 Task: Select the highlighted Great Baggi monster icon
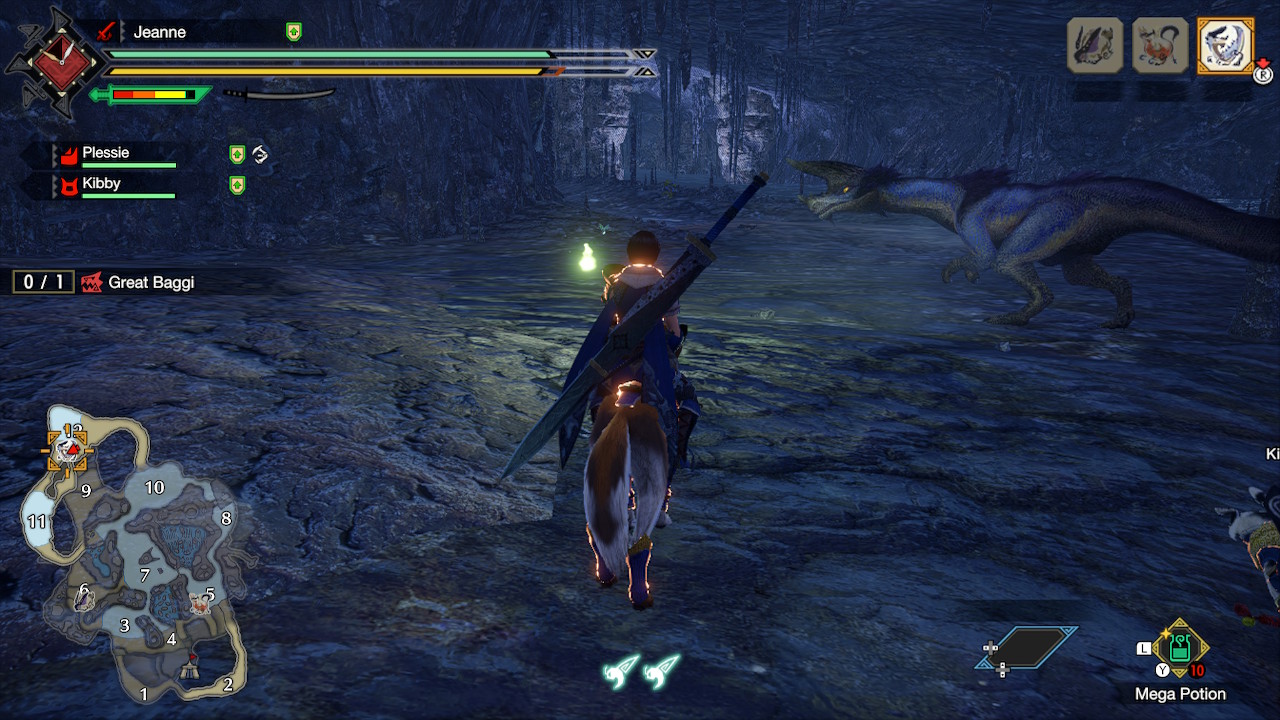click(1225, 46)
